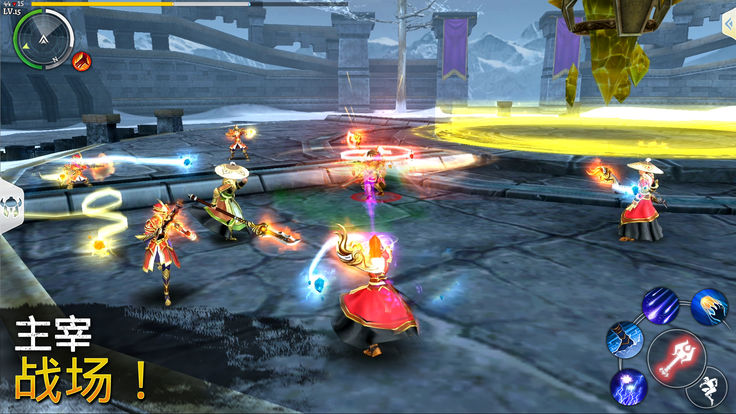Attack with the red staff button
736x414 pixels.
pyautogui.click(x=676, y=357)
